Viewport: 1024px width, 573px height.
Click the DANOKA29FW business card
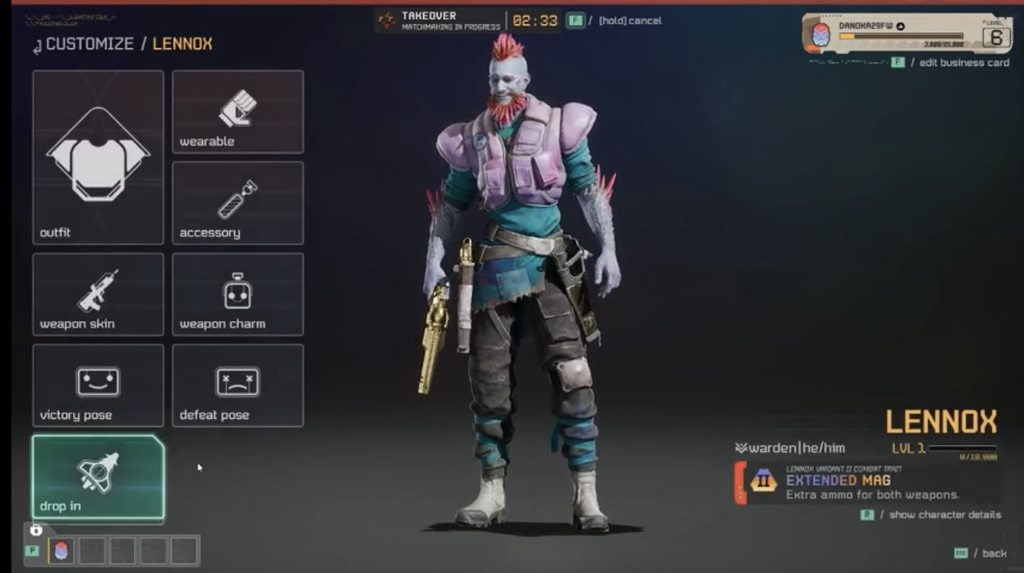point(907,33)
